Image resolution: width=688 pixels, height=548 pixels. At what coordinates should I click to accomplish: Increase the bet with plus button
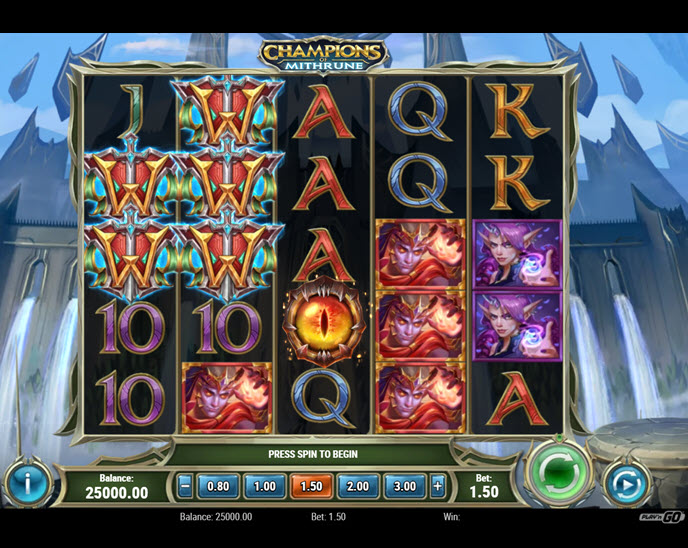[x=437, y=487]
